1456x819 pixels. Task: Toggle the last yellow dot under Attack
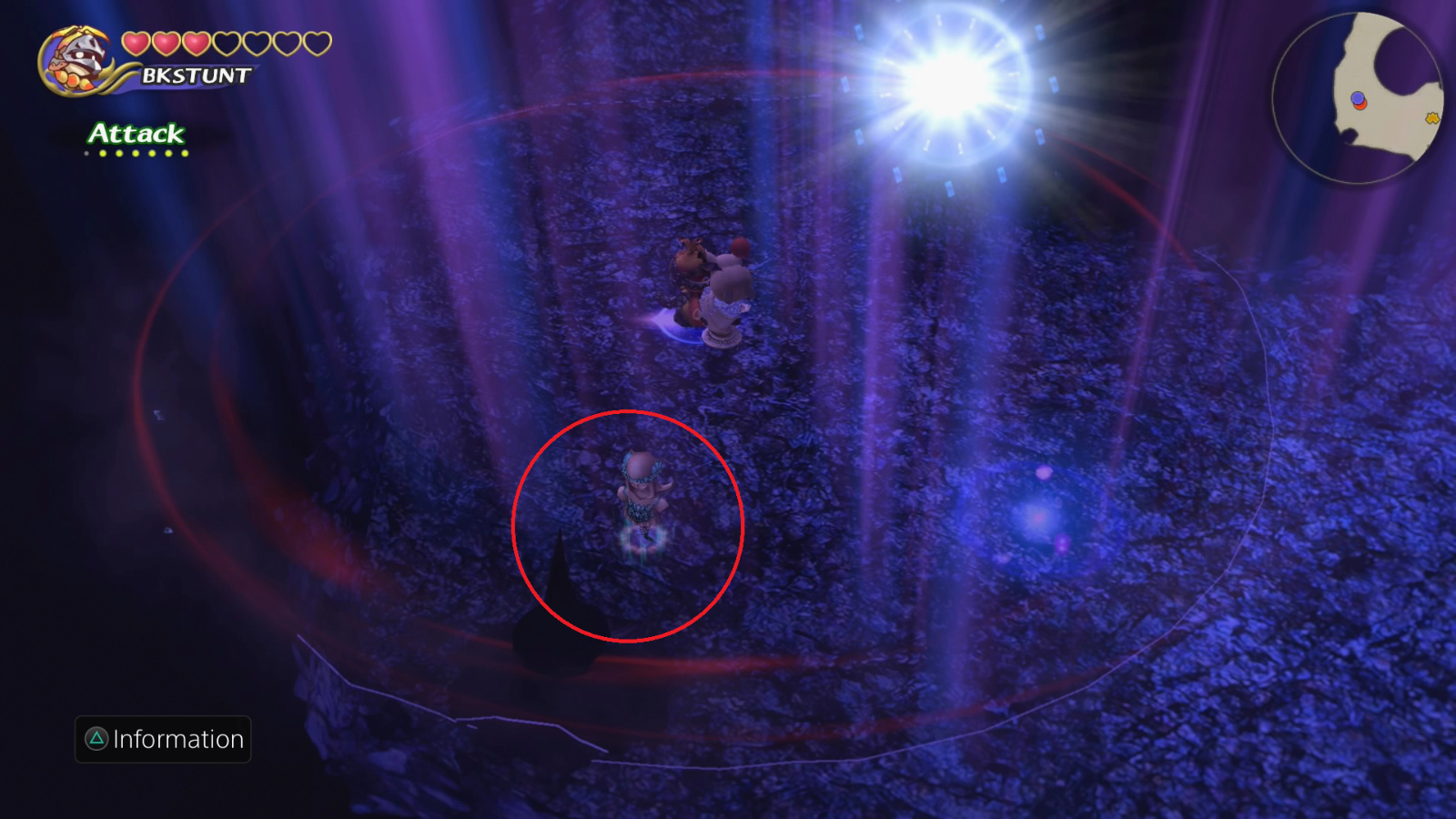(185, 153)
